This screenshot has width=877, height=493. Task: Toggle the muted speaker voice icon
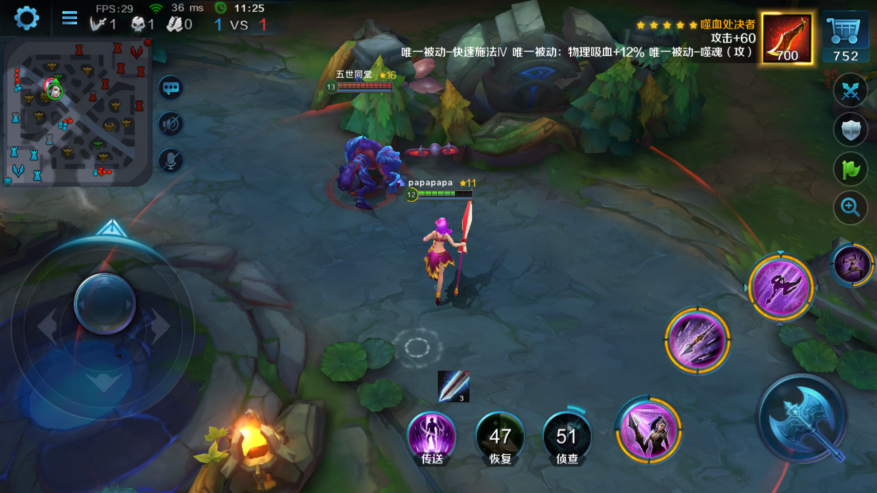[x=170, y=123]
